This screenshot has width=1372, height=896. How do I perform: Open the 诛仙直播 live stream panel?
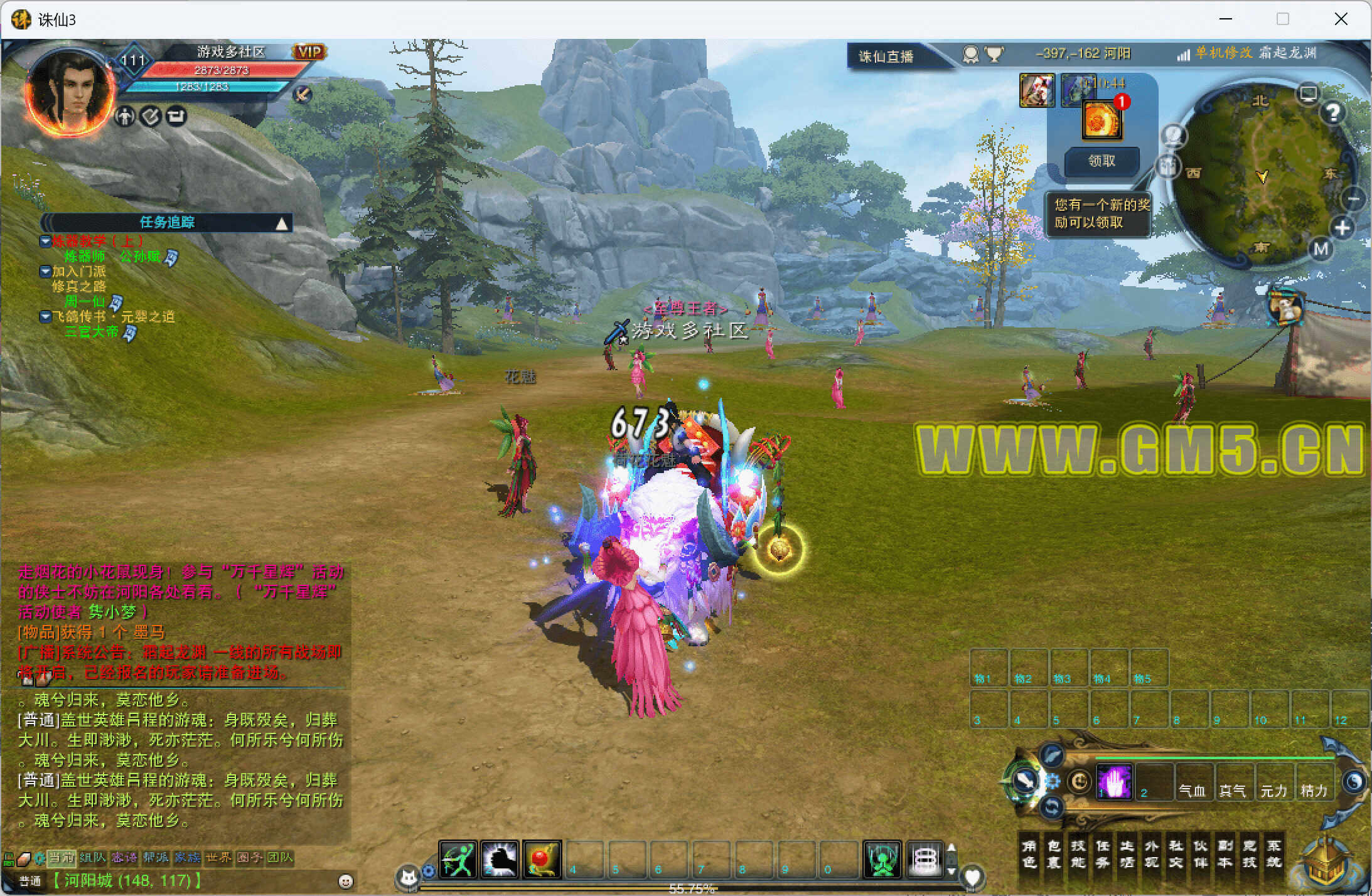(886, 56)
